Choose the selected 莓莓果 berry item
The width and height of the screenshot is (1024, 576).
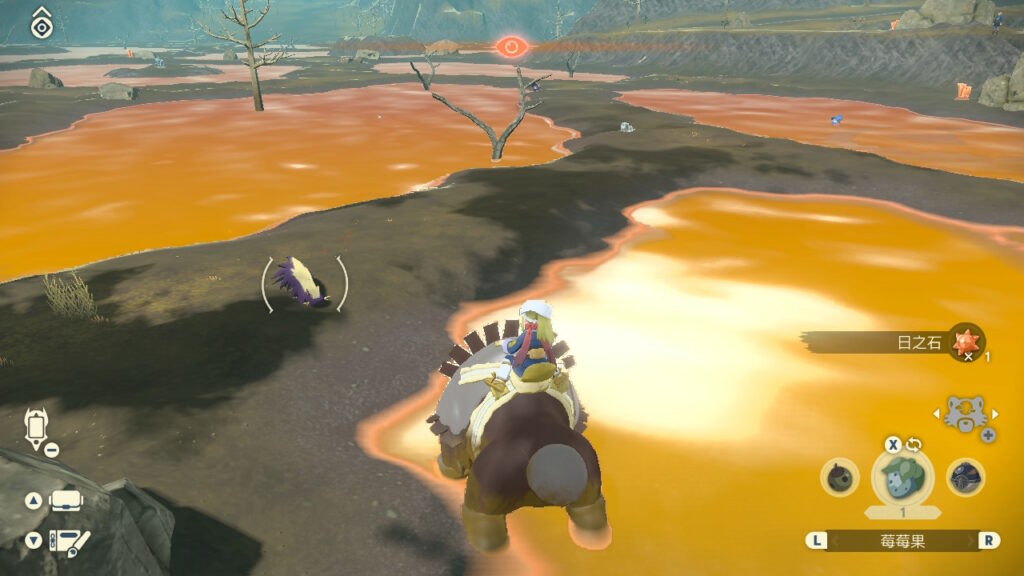click(903, 478)
